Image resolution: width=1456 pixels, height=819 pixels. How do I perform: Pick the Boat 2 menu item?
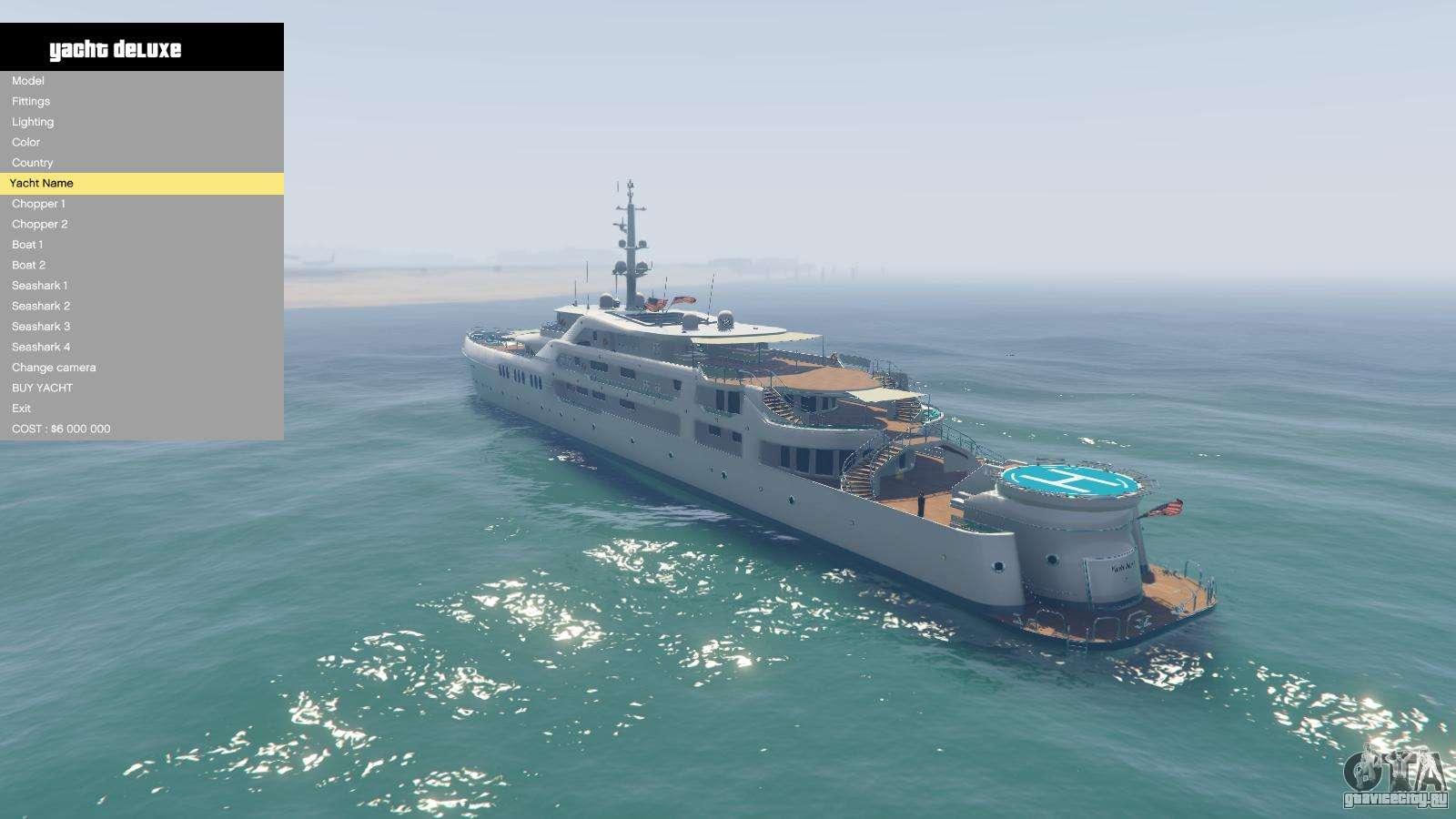[28, 265]
